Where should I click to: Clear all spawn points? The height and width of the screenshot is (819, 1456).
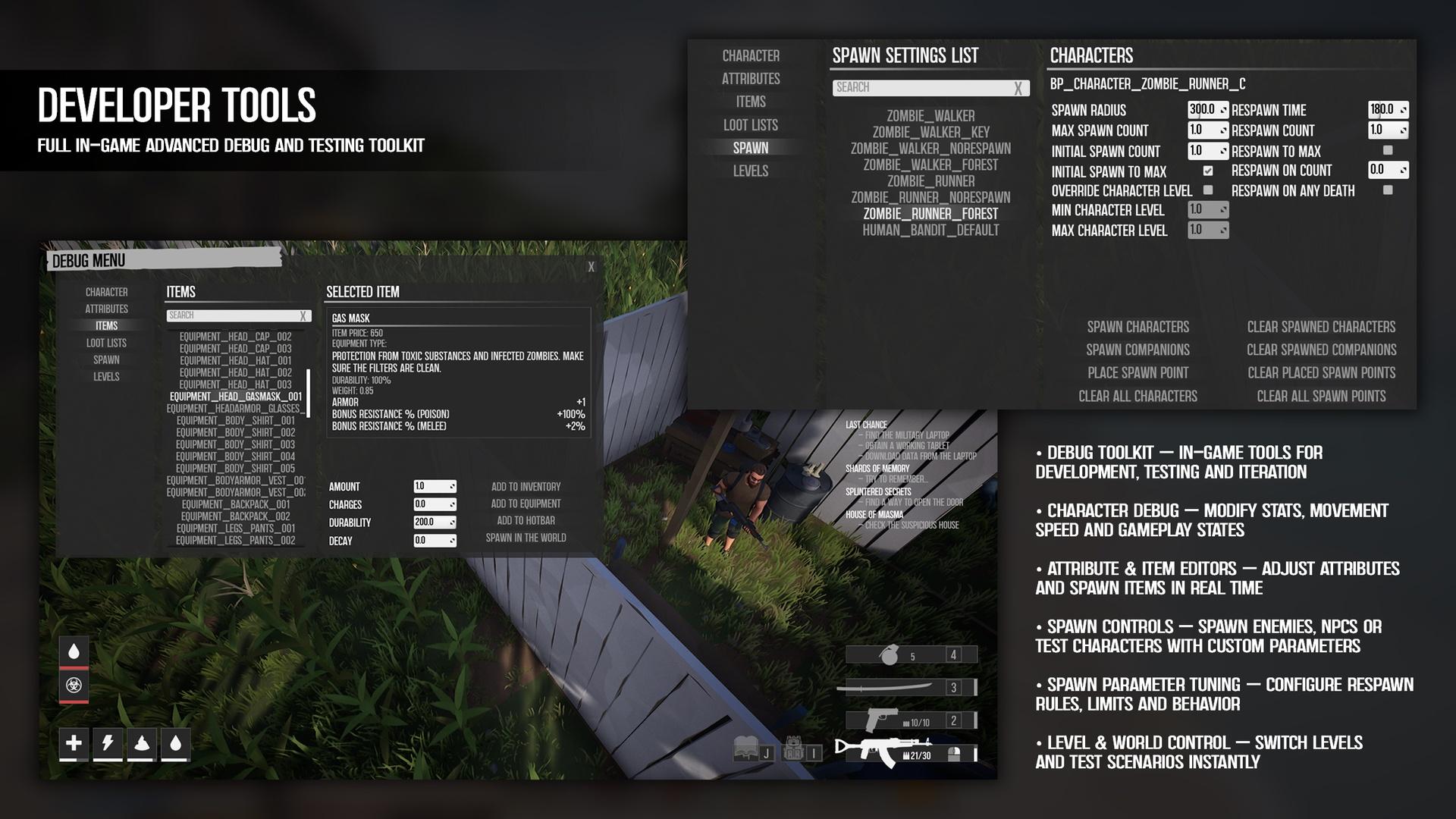pyautogui.click(x=1321, y=396)
